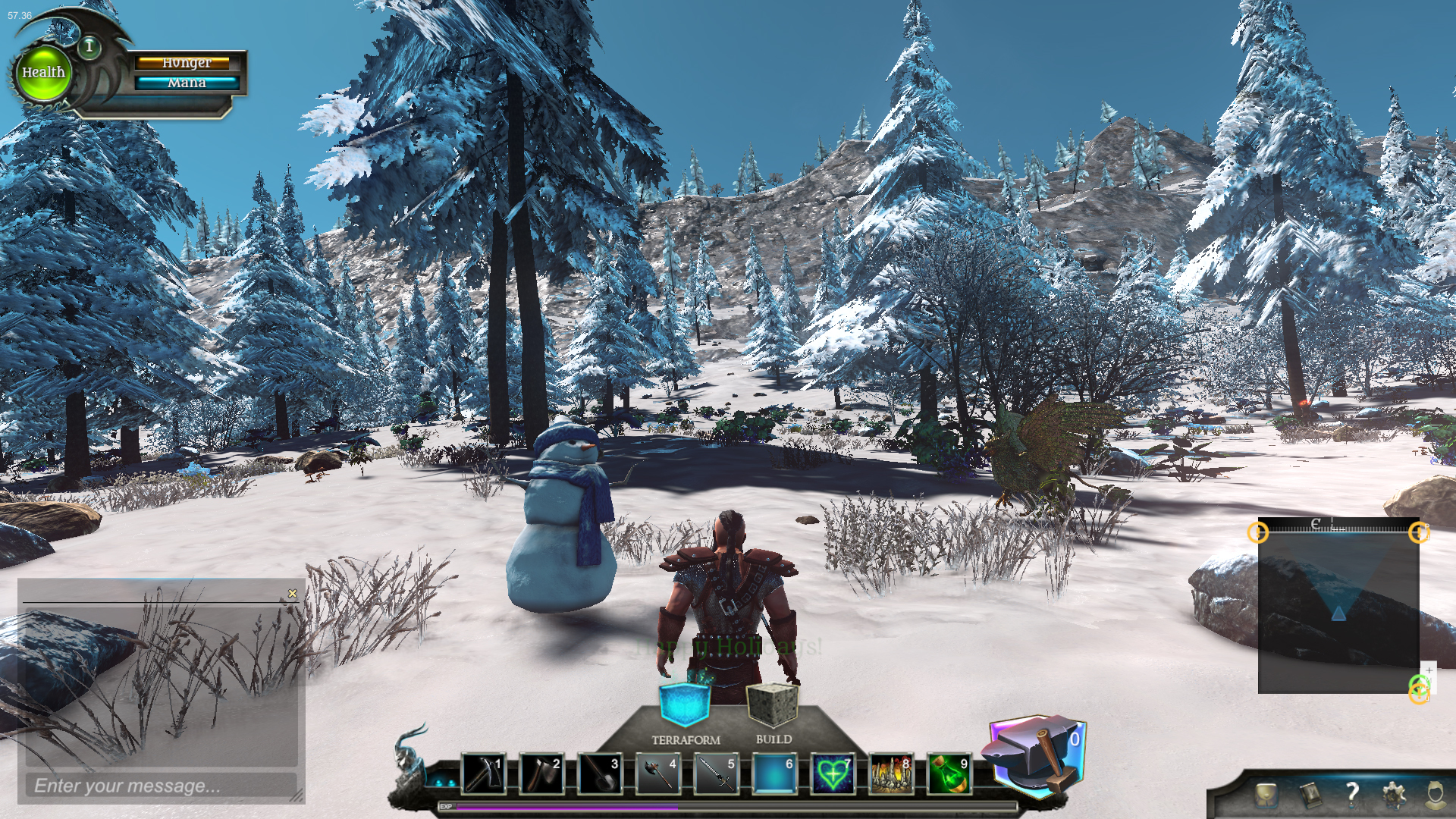The image size is (1456, 819).
Task: Choose the shovel in hotbar slot 3
Action: (600, 774)
